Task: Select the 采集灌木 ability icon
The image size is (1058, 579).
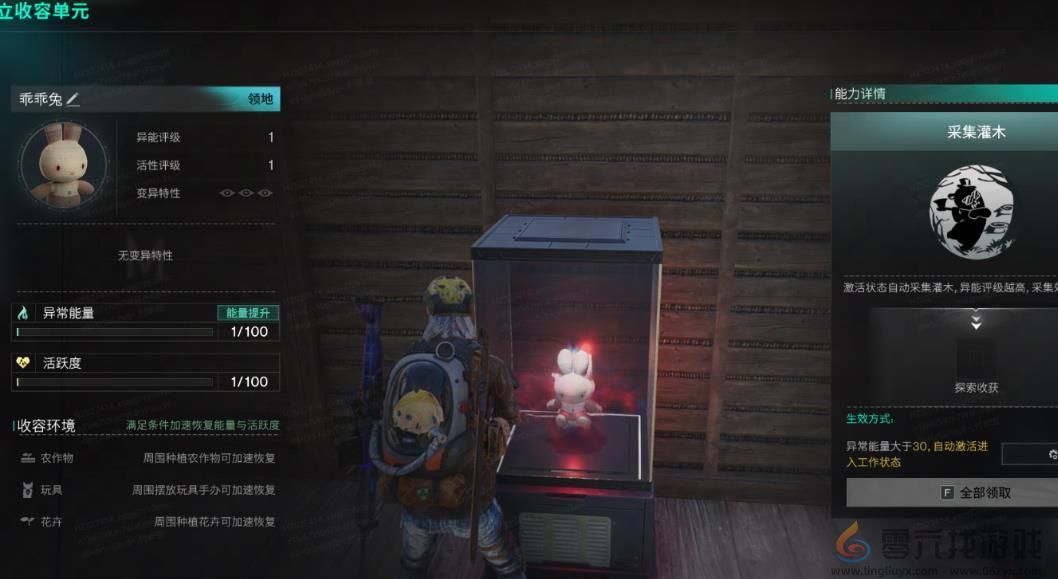Action: (975, 211)
